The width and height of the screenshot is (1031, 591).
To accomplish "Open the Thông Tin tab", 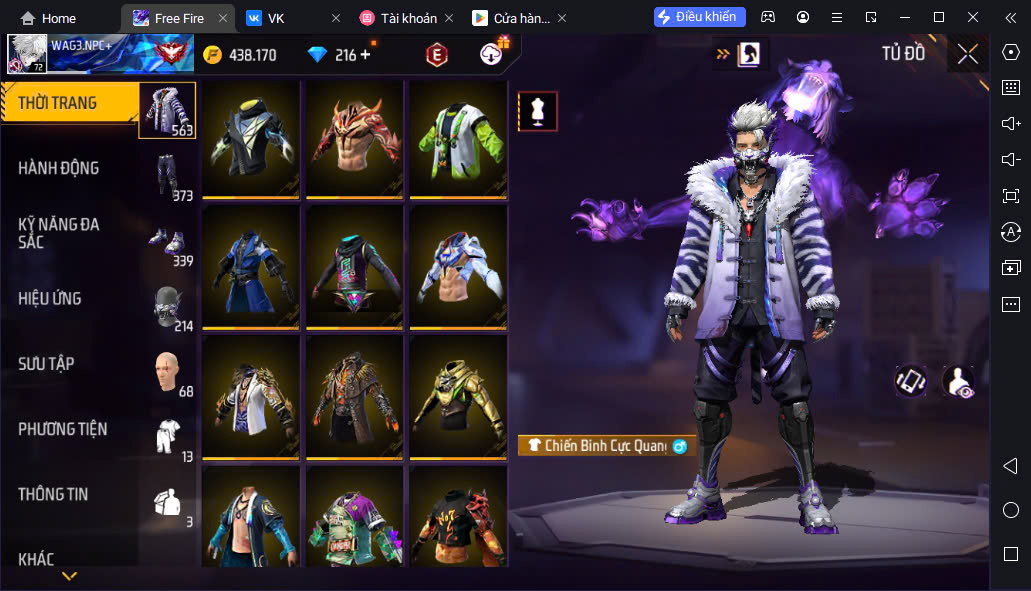I will [70, 494].
